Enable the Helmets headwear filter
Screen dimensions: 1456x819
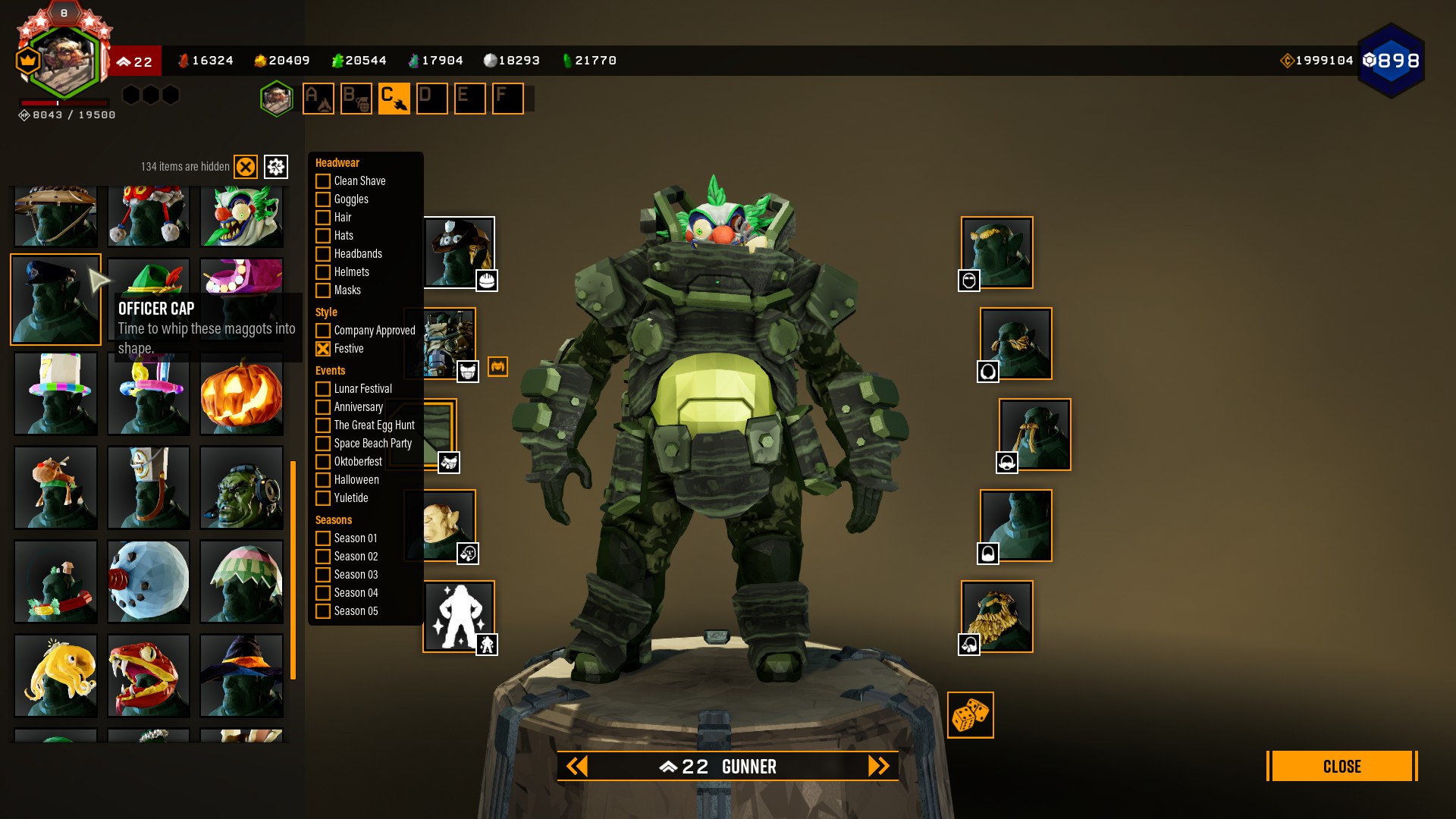point(323,272)
